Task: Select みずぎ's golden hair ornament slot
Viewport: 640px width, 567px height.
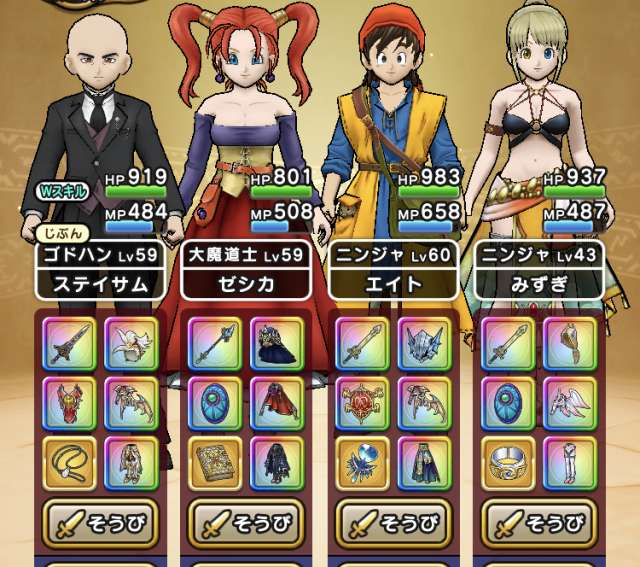Action: pos(570,343)
